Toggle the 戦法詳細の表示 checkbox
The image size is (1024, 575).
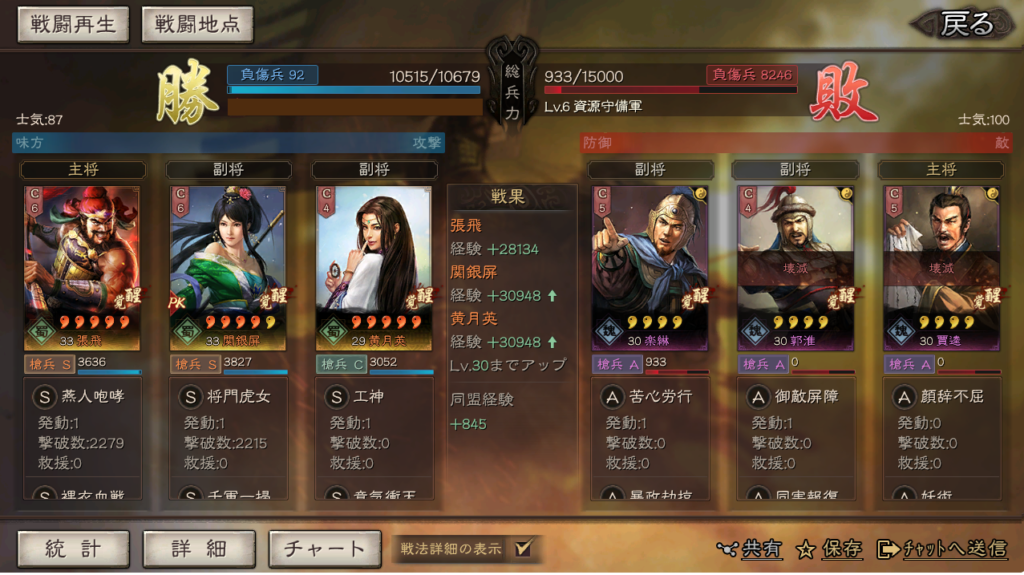(x=521, y=548)
